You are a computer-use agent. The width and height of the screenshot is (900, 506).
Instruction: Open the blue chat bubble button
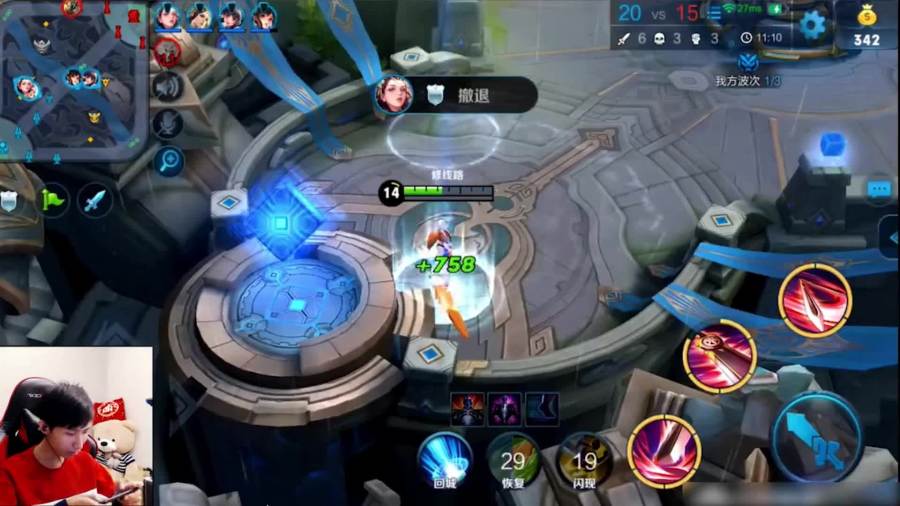(879, 187)
